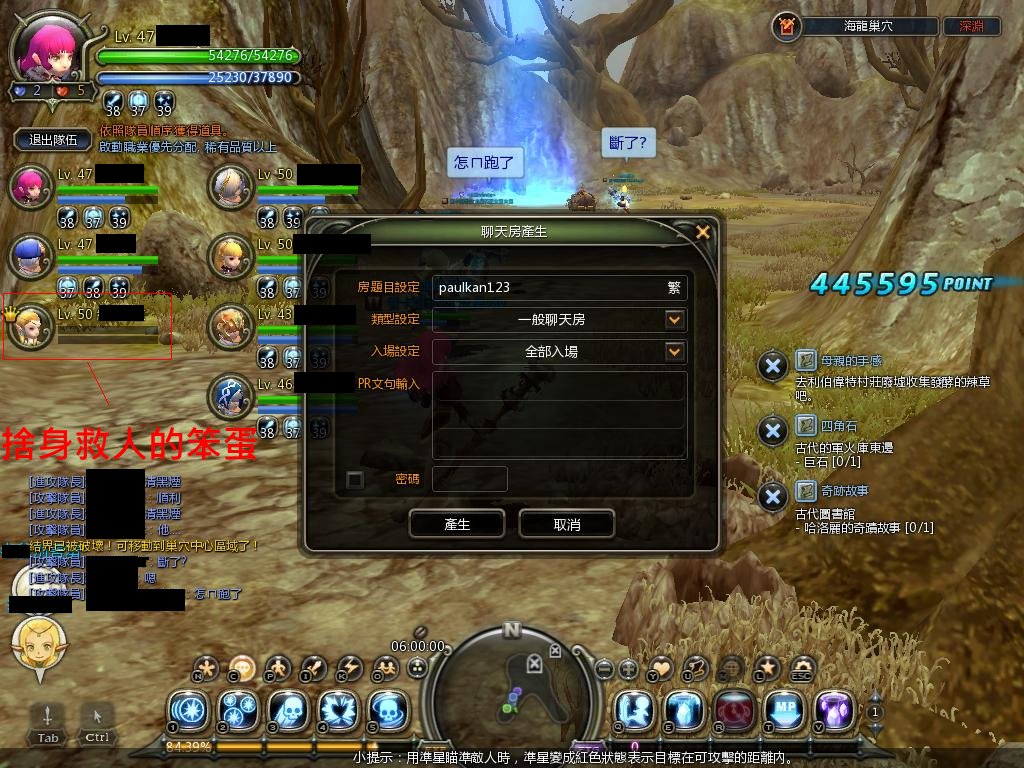Open the system menu gear icon labeled ESC

pyautogui.click(x=802, y=668)
